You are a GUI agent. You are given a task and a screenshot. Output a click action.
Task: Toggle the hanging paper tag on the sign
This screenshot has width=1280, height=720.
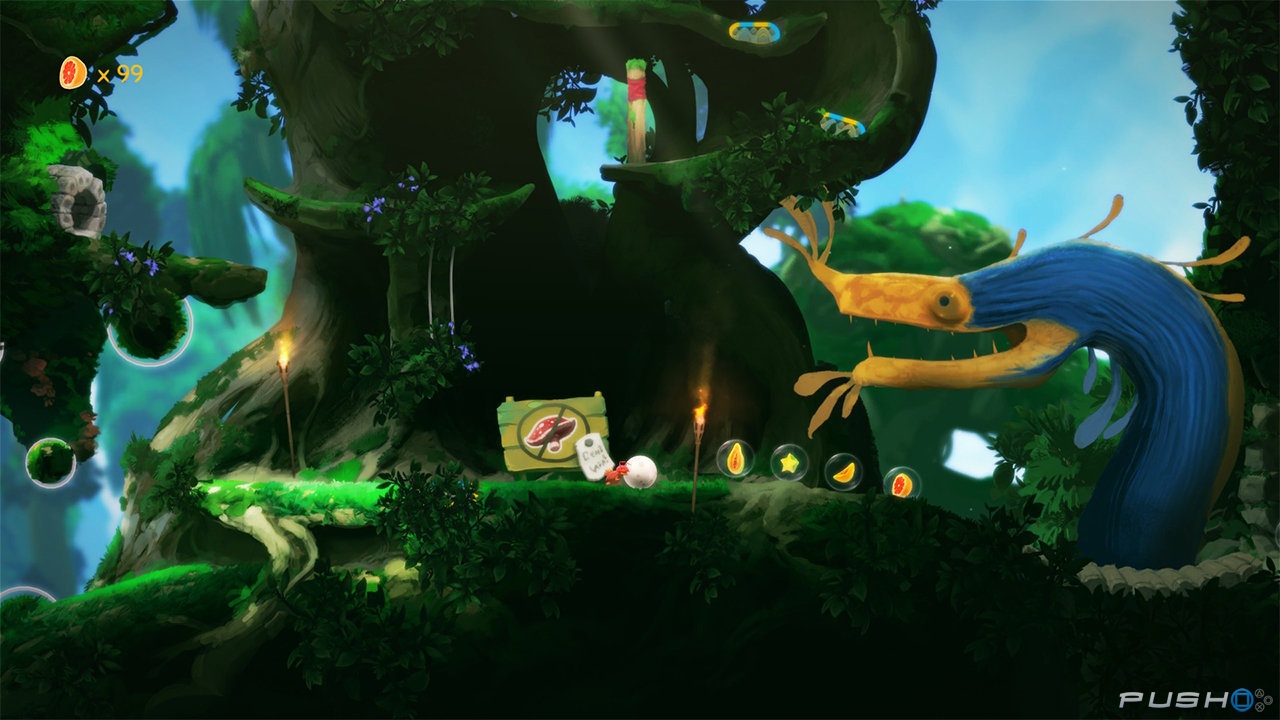click(x=593, y=458)
